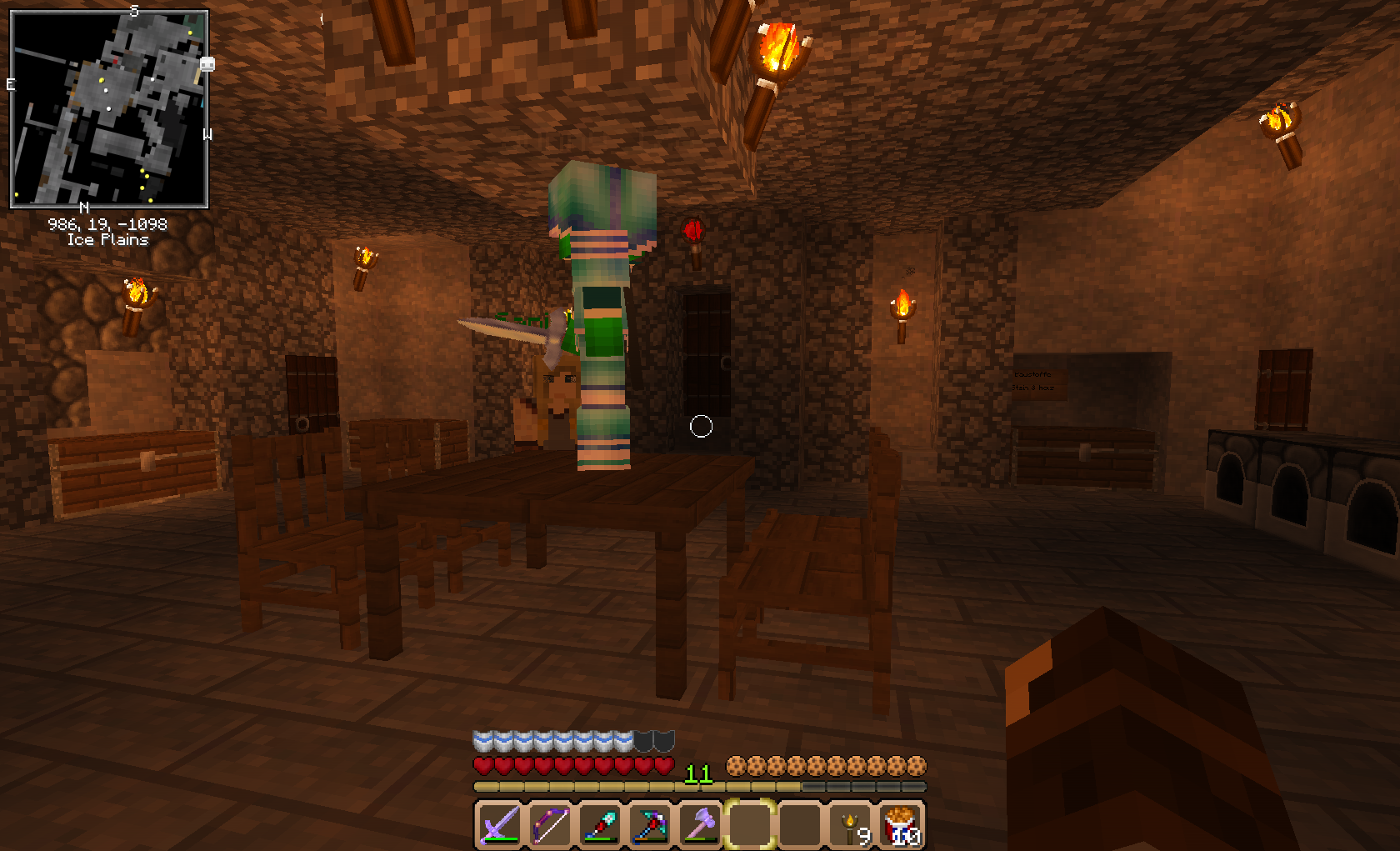Click the skull marker on the minimap edge
1400x851 pixels.
[207, 64]
